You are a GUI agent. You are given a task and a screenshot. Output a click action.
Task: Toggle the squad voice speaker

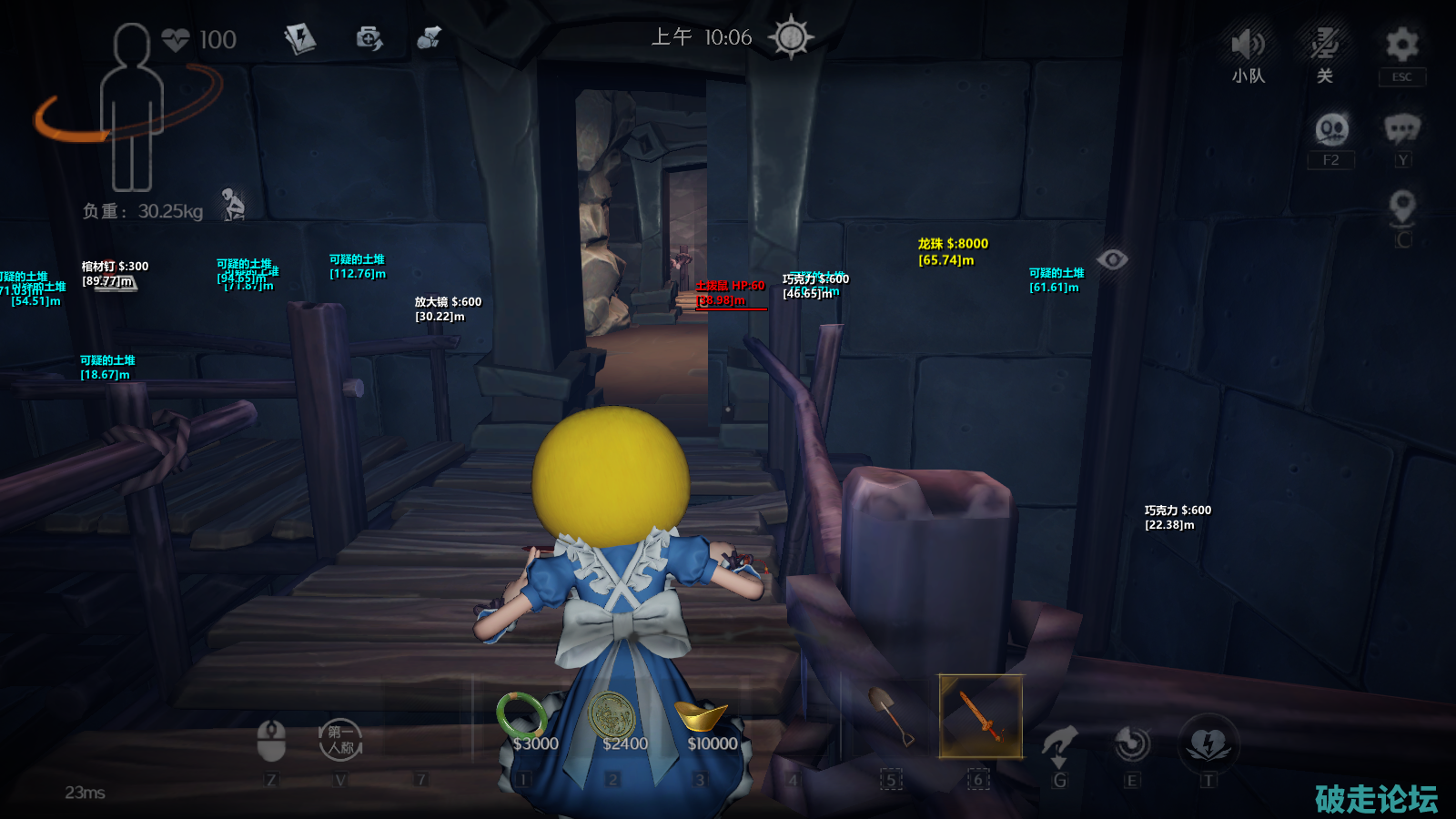[1248, 45]
